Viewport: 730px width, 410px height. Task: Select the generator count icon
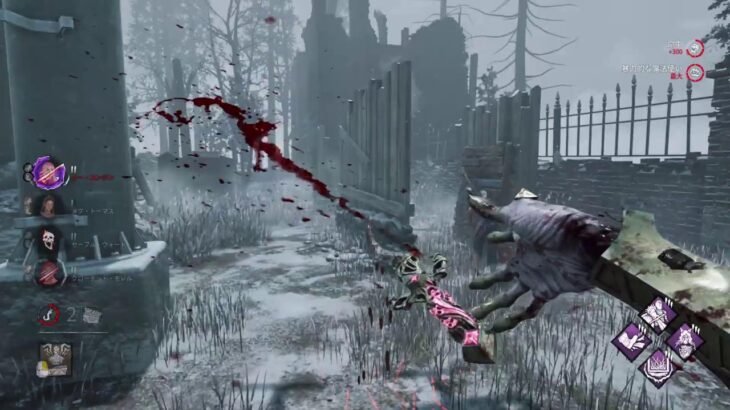click(x=92, y=316)
